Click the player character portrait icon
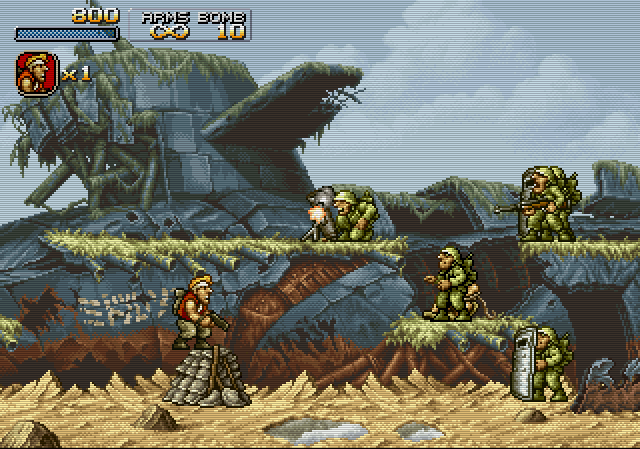Viewport: 640px width, 449px height. (35, 73)
